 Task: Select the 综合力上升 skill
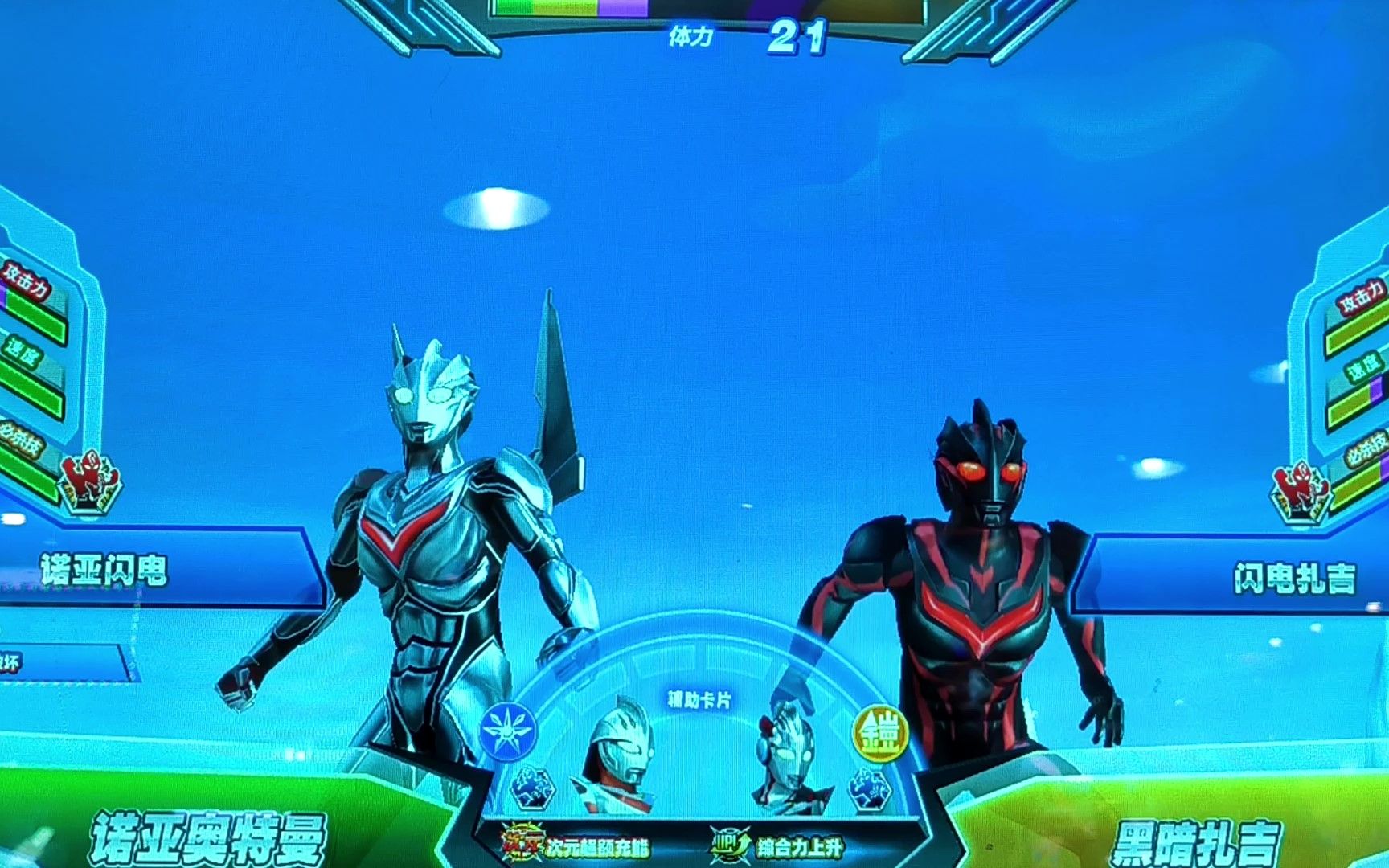point(777,845)
